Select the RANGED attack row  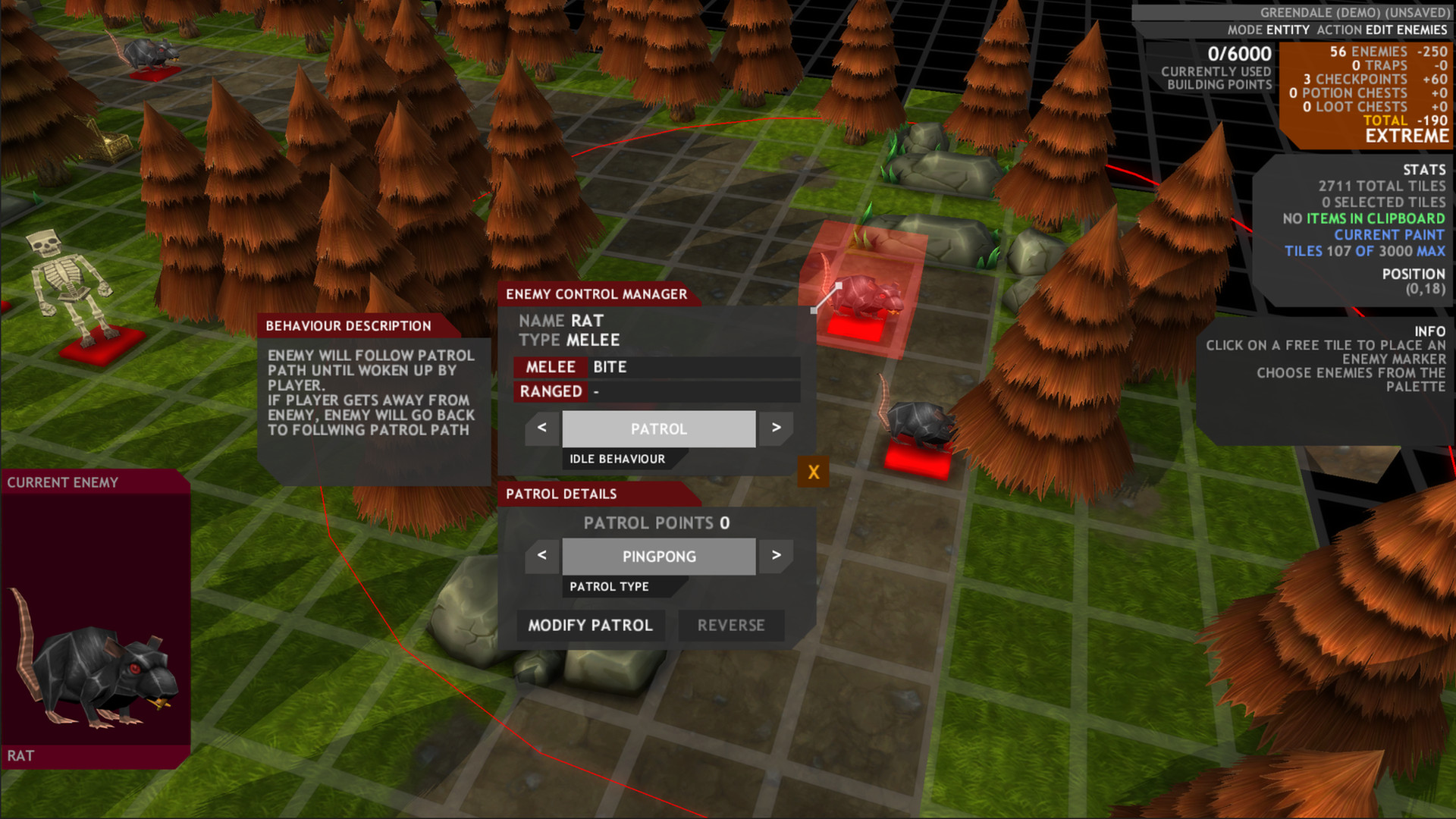coord(652,392)
